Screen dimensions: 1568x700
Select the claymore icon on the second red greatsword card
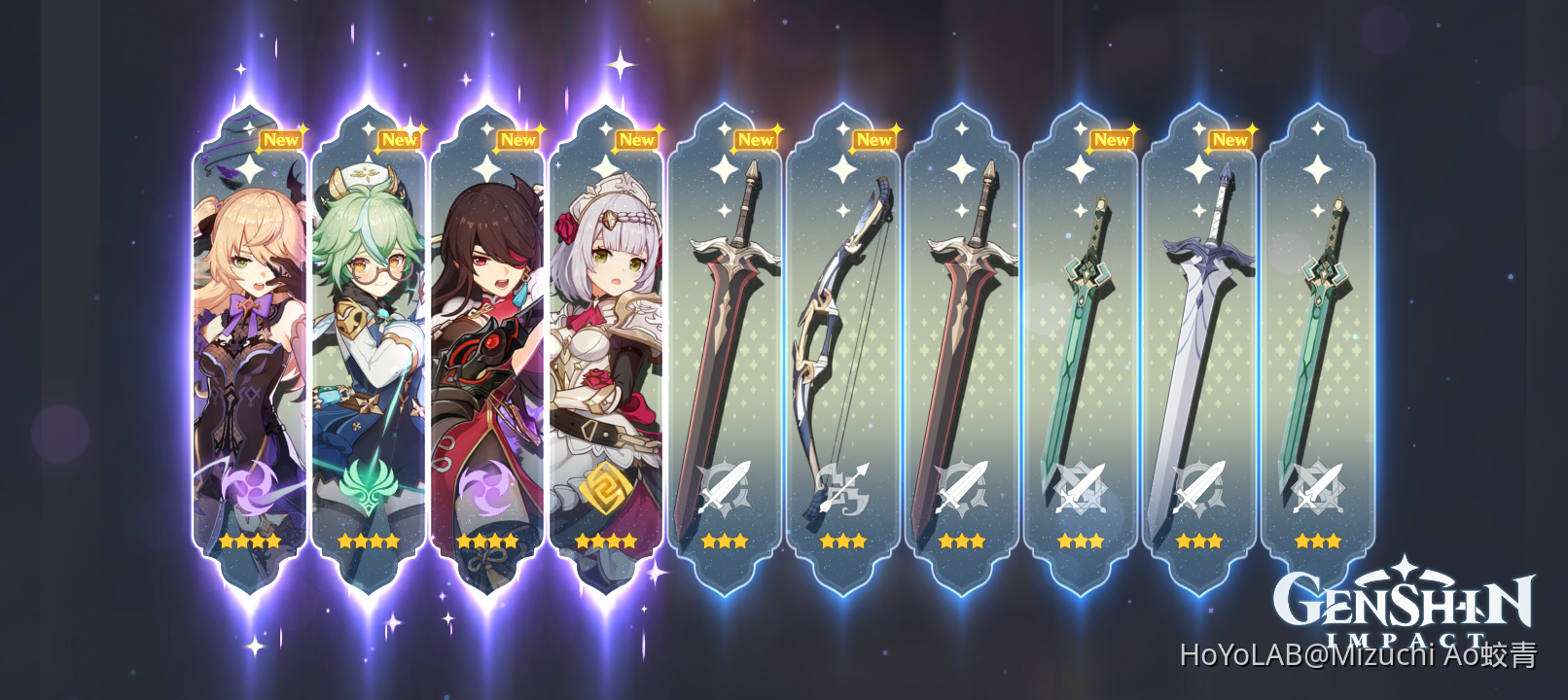[x=963, y=486]
